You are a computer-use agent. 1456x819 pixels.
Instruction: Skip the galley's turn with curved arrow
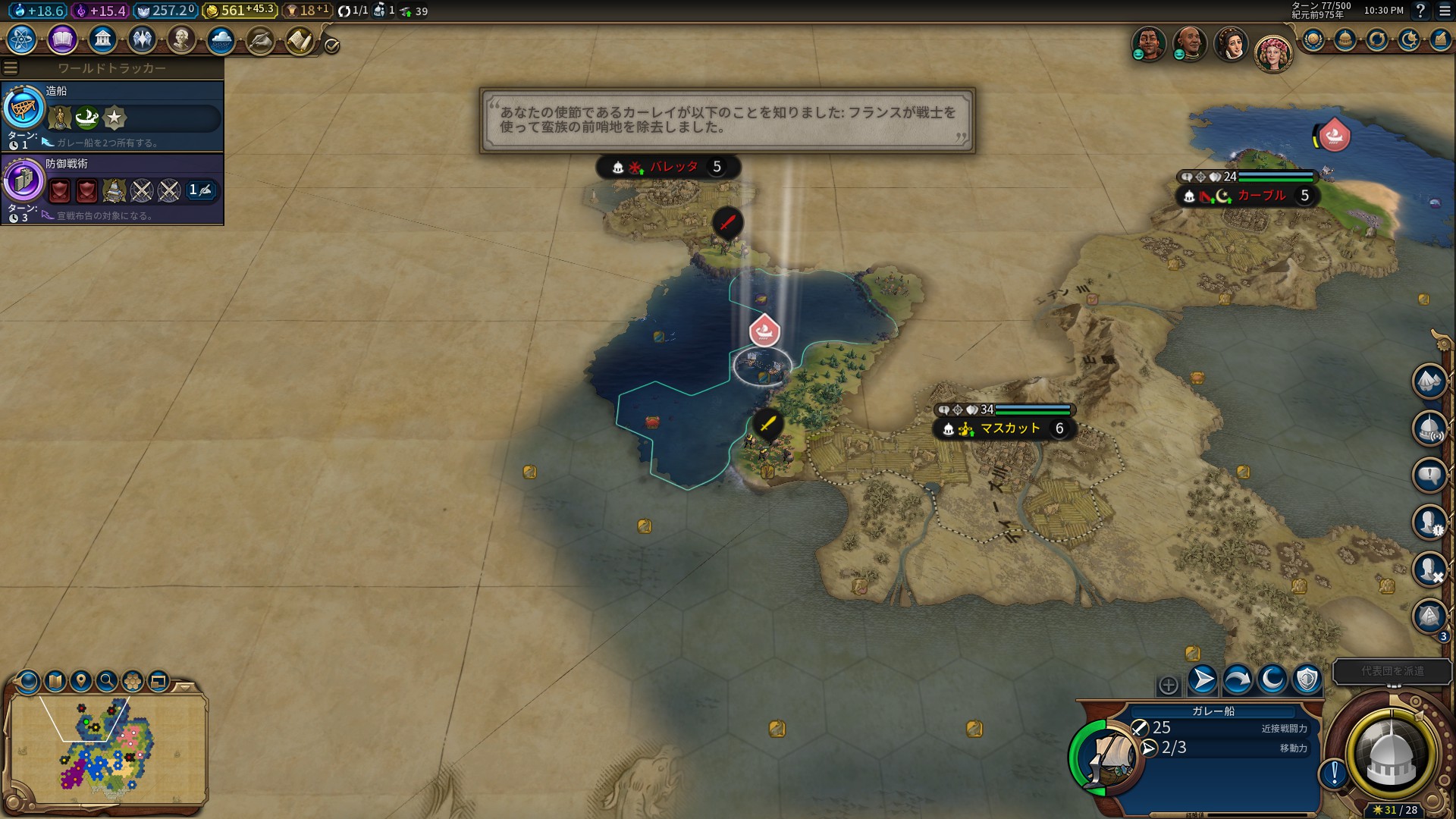[x=1238, y=679]
